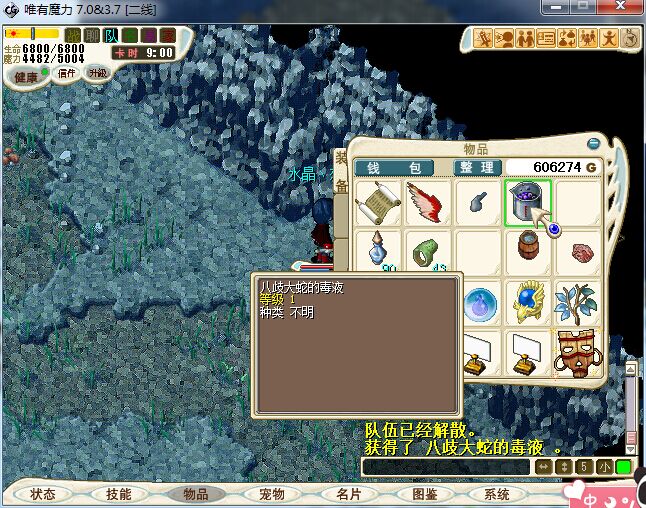Select the red wing item
Screen dimensions: 646x508
427,203
